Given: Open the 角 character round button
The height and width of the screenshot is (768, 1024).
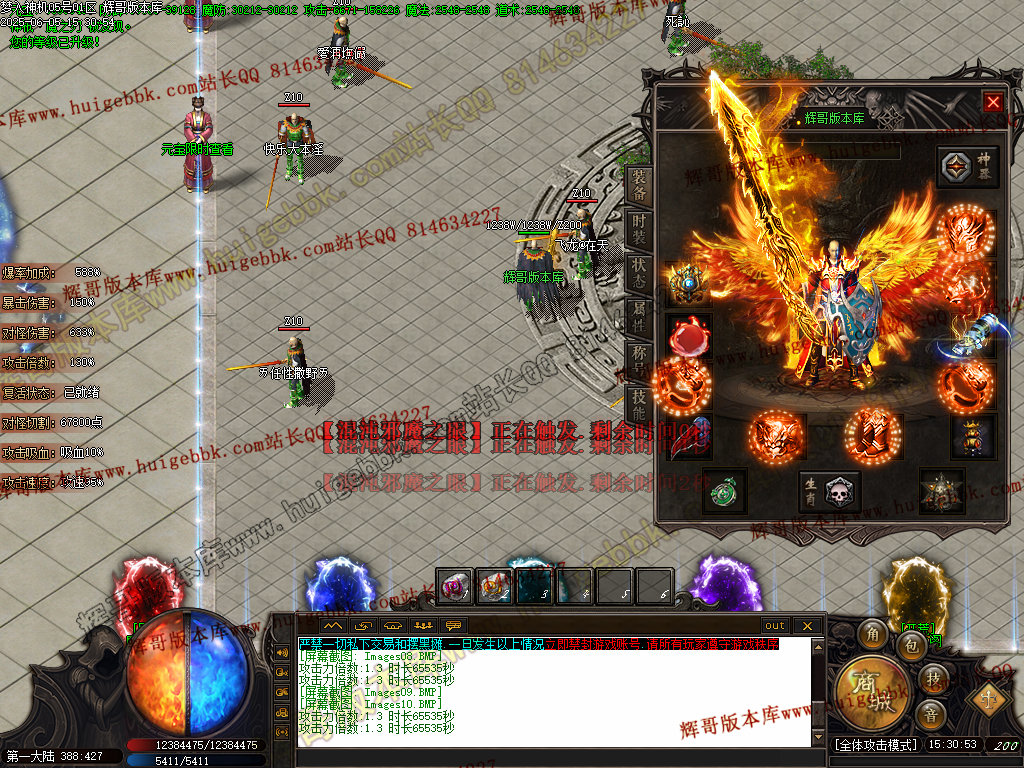Looking at the screenshot, I should (x=873, y=634).
